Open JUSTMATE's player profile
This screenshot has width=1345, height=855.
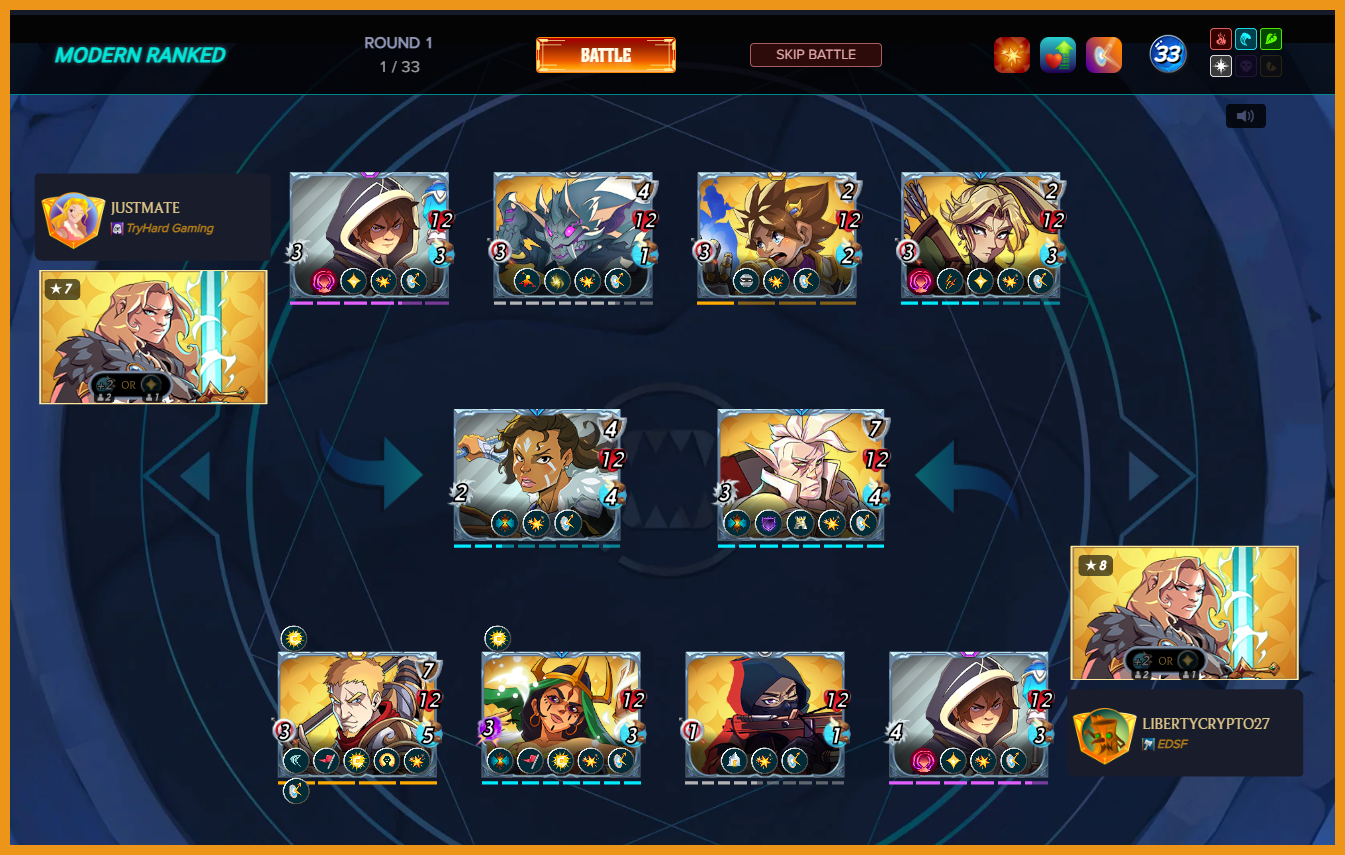click(x=145, y=208)
